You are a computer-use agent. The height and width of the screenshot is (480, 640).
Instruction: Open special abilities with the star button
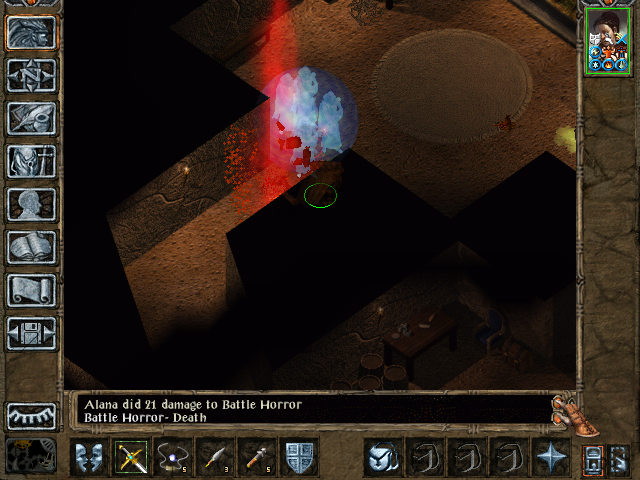tap(549, 457)
